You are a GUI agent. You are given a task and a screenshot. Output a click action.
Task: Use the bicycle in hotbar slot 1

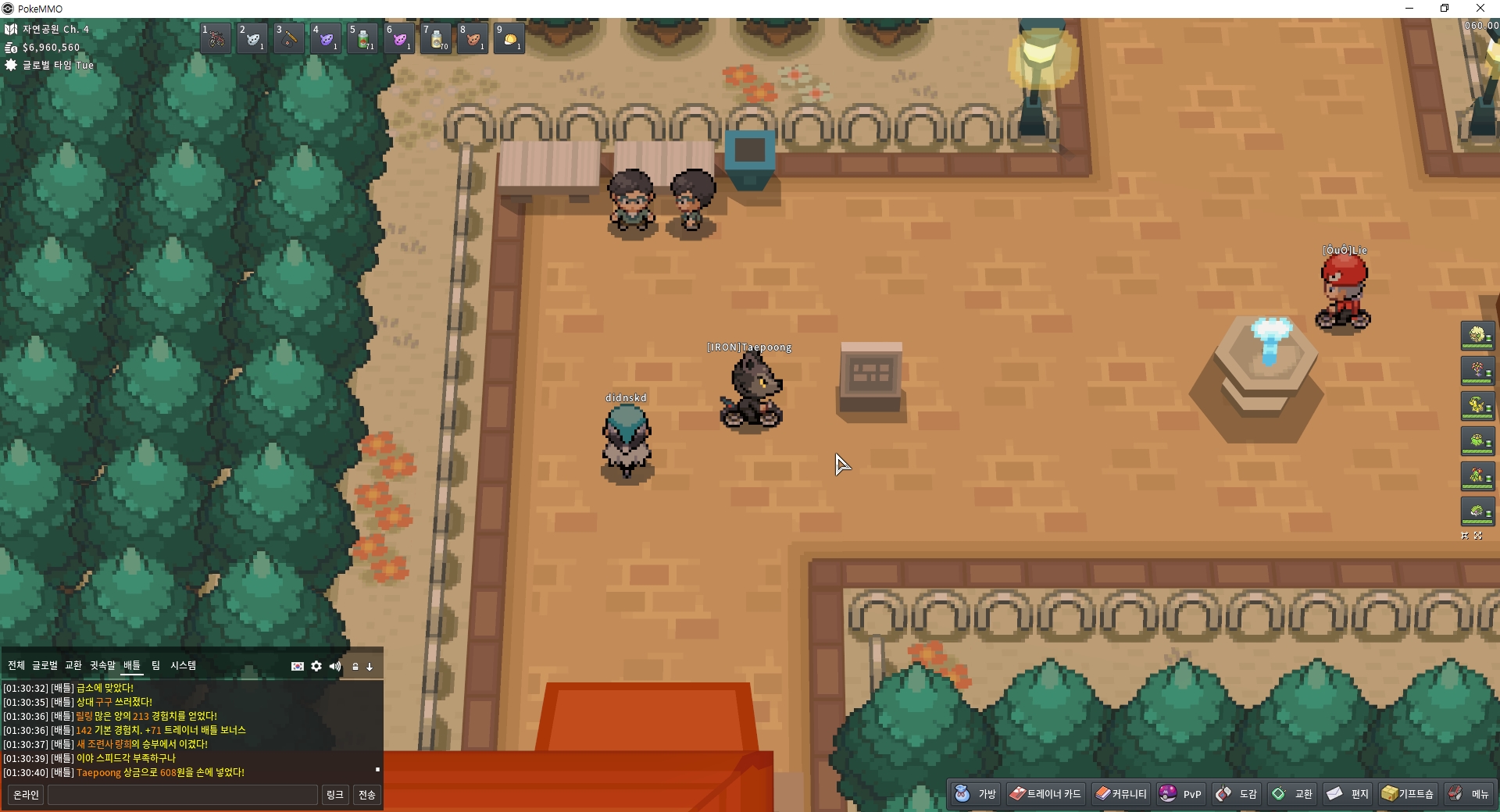click(216, 37)
